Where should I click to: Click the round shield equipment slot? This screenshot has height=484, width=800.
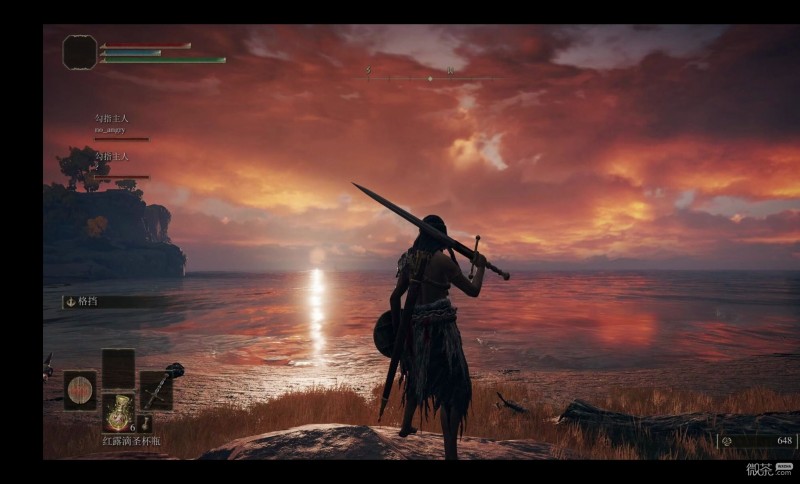pyautogui.click(x=80, y=390)
